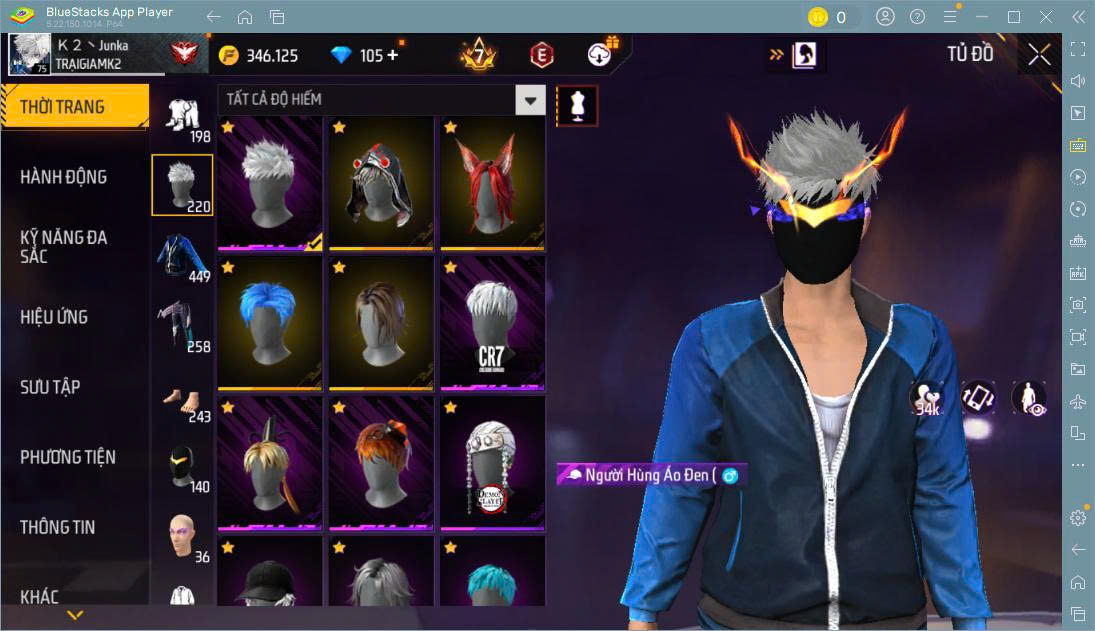The height and width of the screenshot is (631, 1095).
Task: Maximize the BlueStacks window
Action: coord(1014,17)
